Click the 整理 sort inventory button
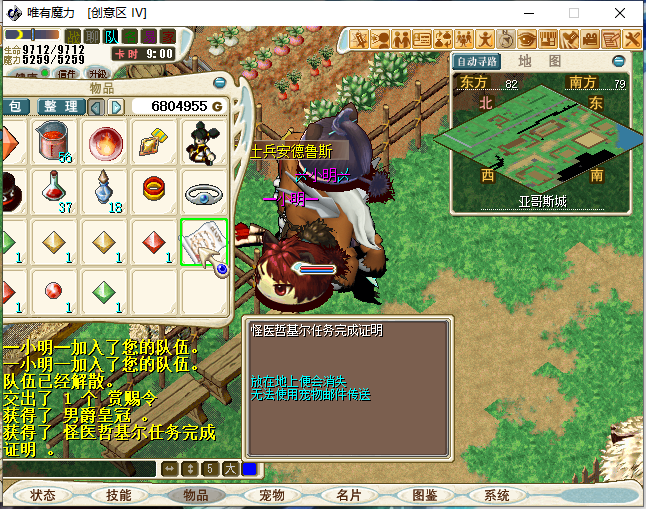This screenshot has height=509, width=646. click(x=61, y=107)
